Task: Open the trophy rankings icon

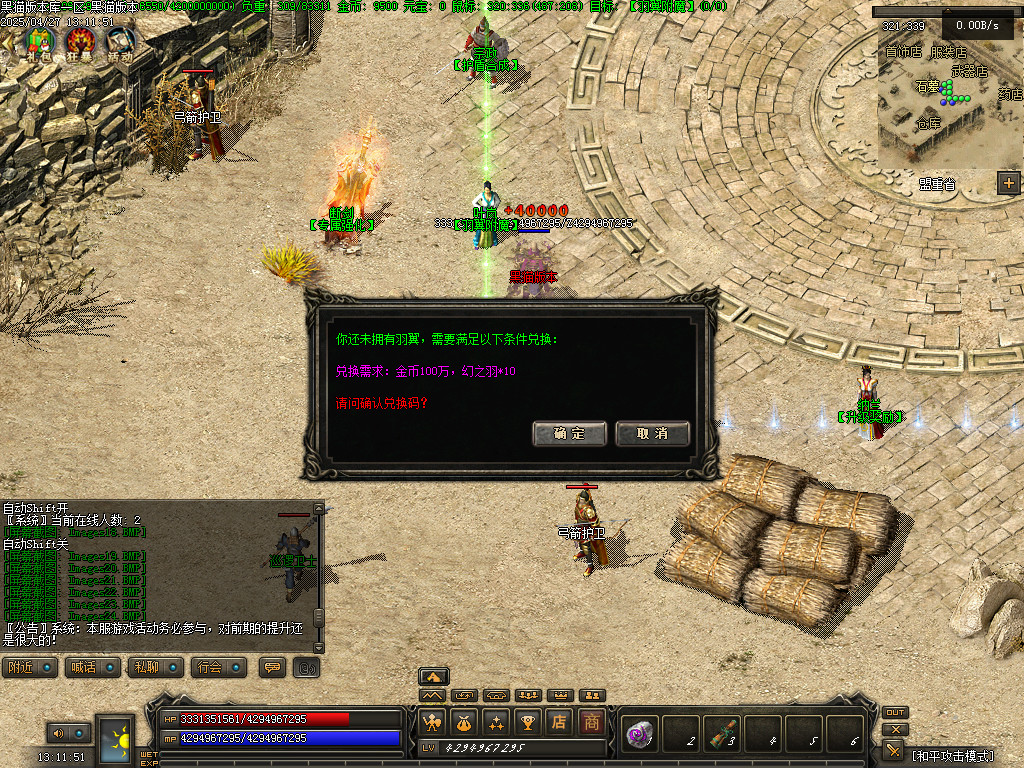Action: (528, 721)
